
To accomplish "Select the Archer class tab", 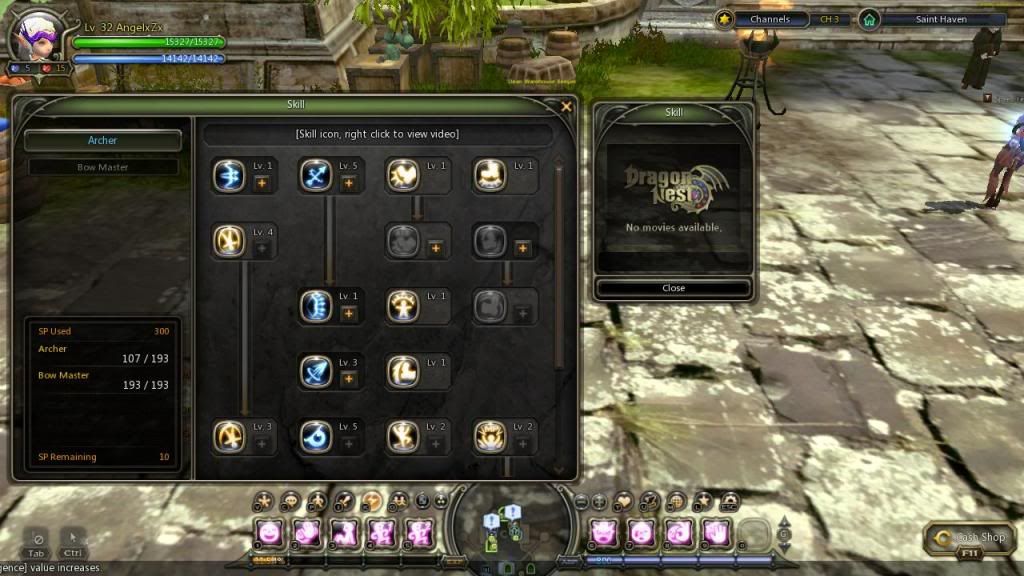I will 103,141.
